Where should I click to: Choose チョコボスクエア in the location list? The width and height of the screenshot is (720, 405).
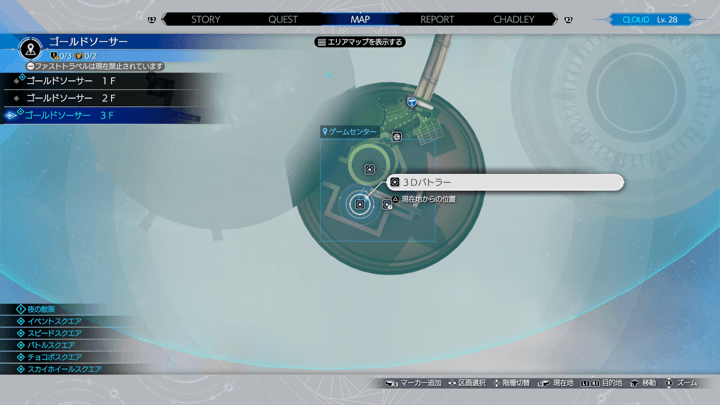(54, 357)
